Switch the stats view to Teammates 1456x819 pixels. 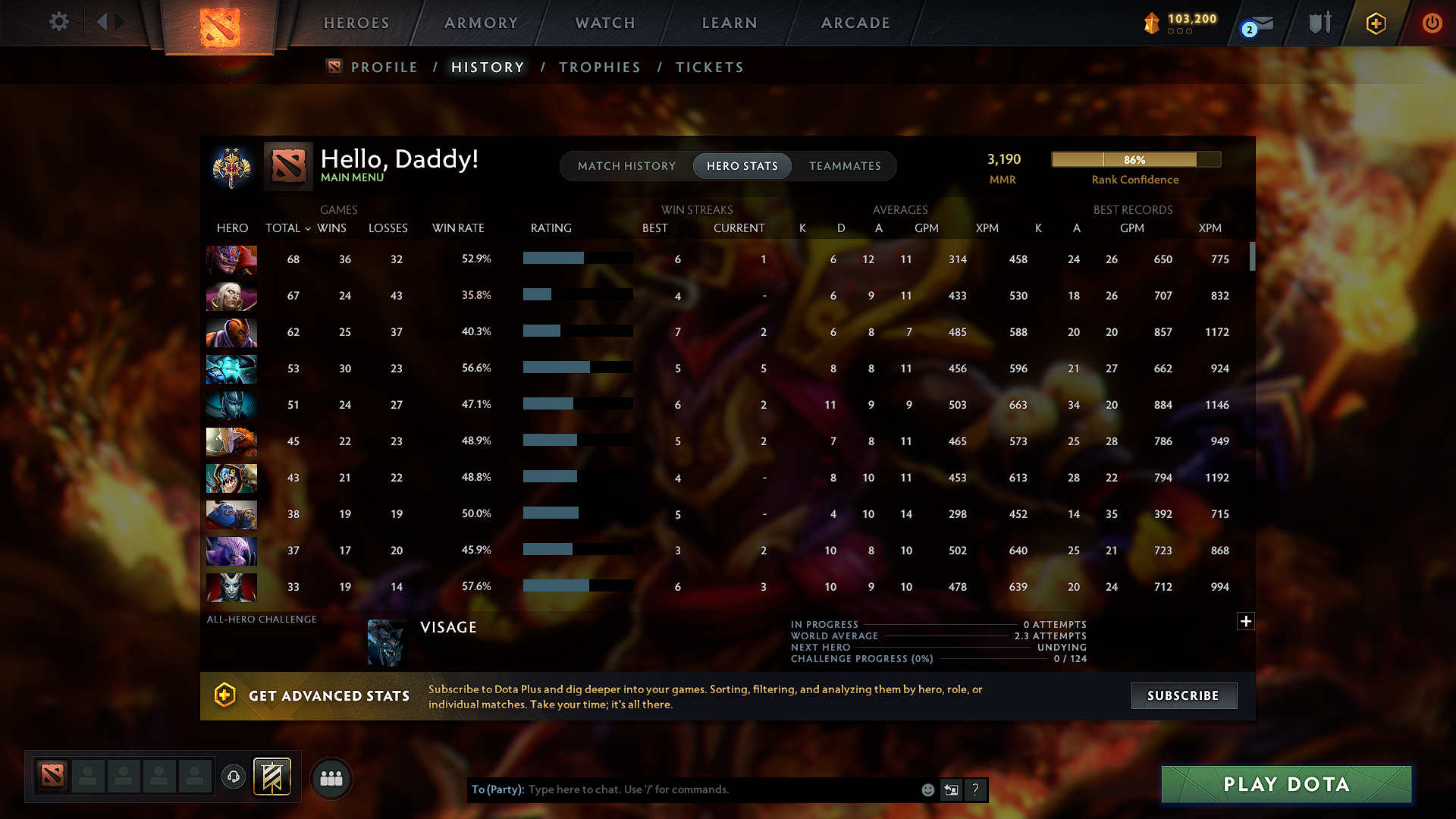point(845,166)
